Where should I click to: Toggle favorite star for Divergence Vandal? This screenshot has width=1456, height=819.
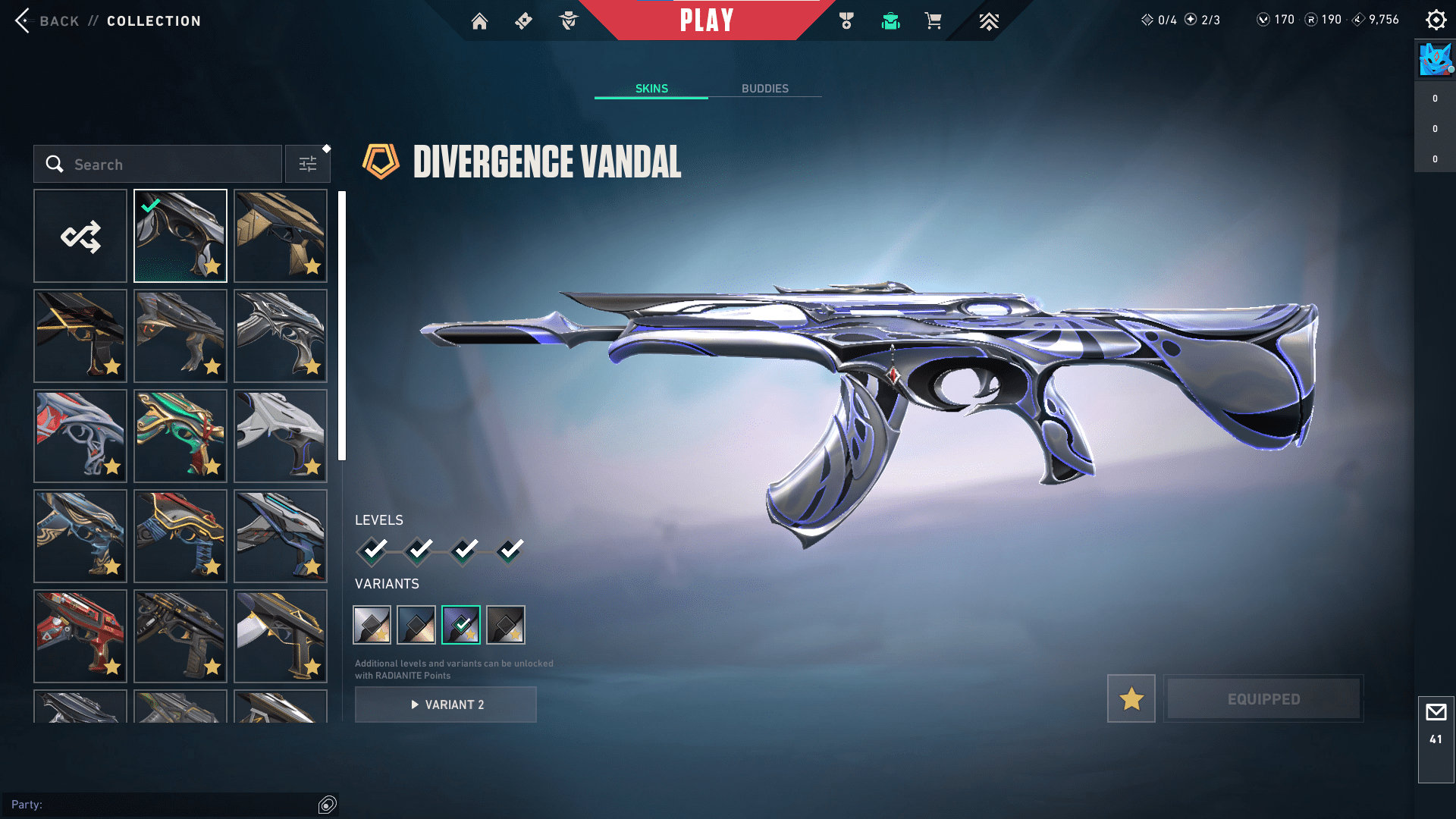pyautogui.click(x=1131, y=698)
